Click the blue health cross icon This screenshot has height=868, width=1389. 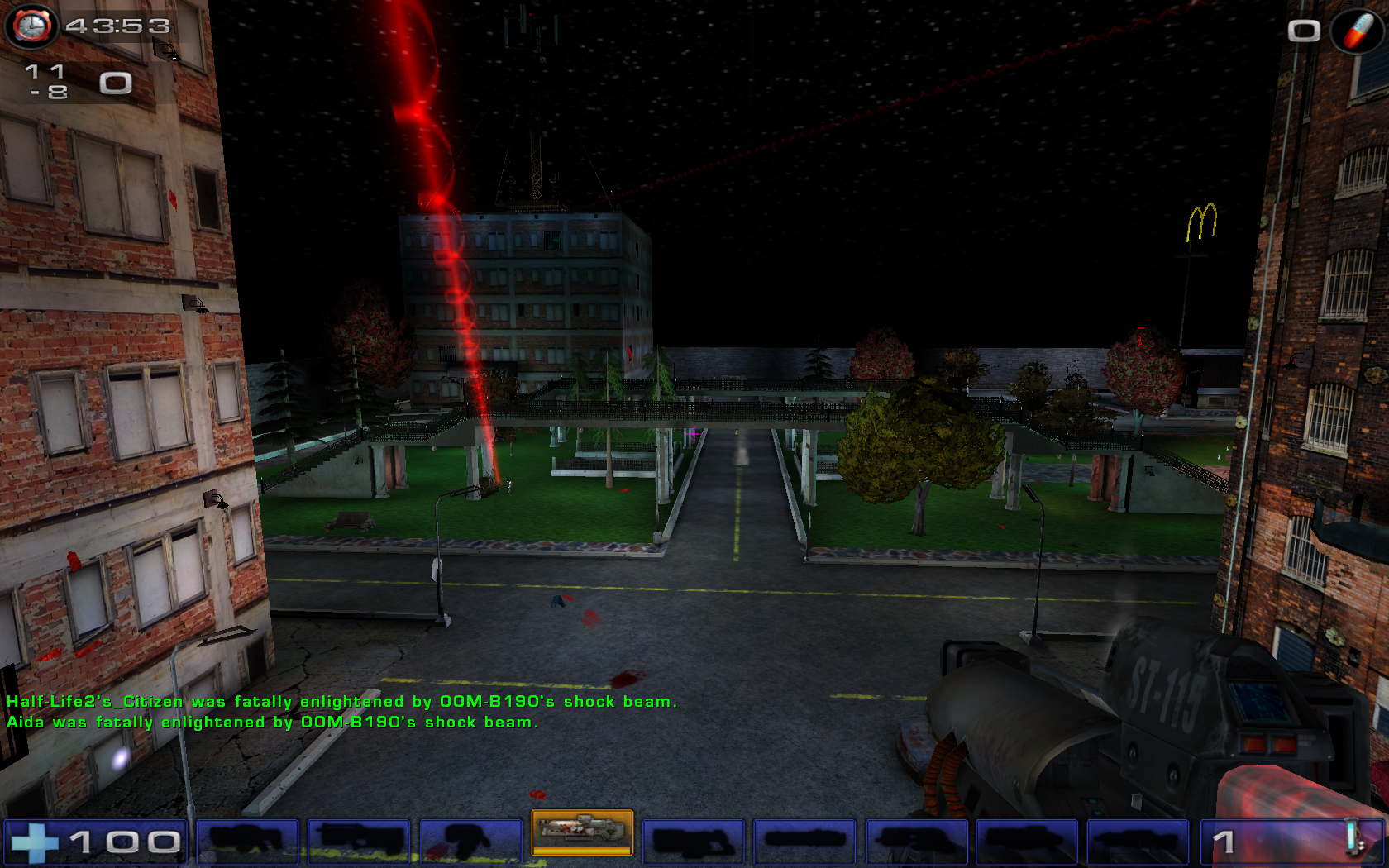(x=36, y=842)
